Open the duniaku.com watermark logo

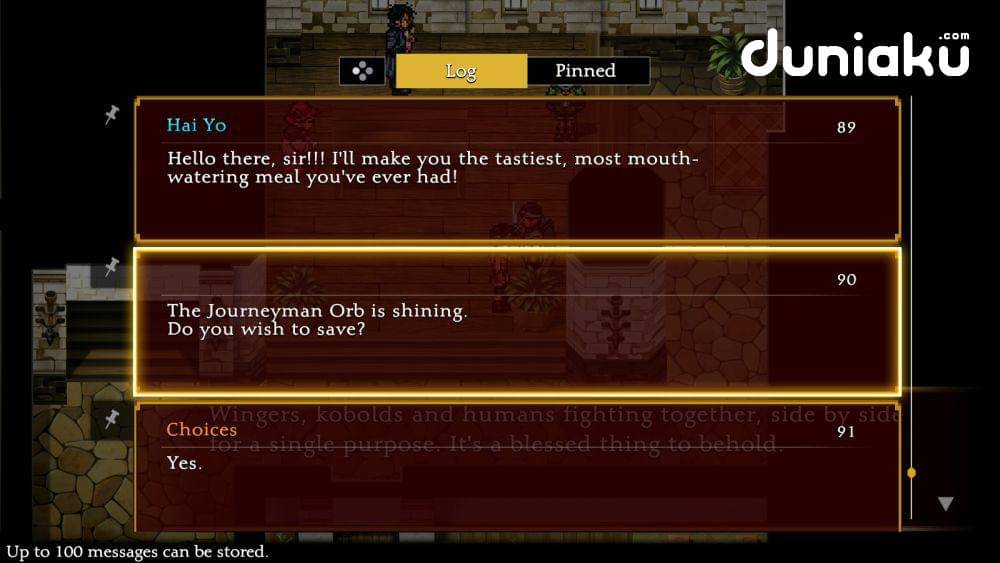[x=855, y=55]
